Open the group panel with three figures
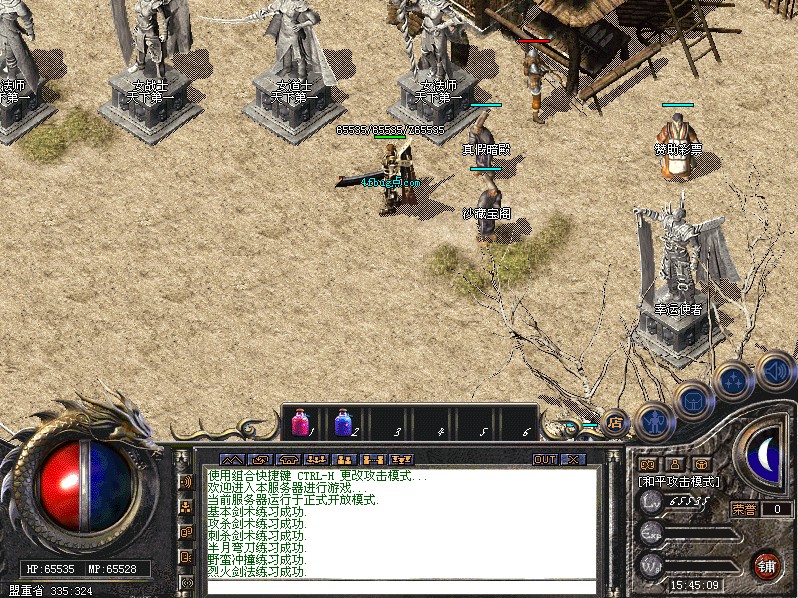The height and width of the screenshot is (598, 798). point(315,460)
